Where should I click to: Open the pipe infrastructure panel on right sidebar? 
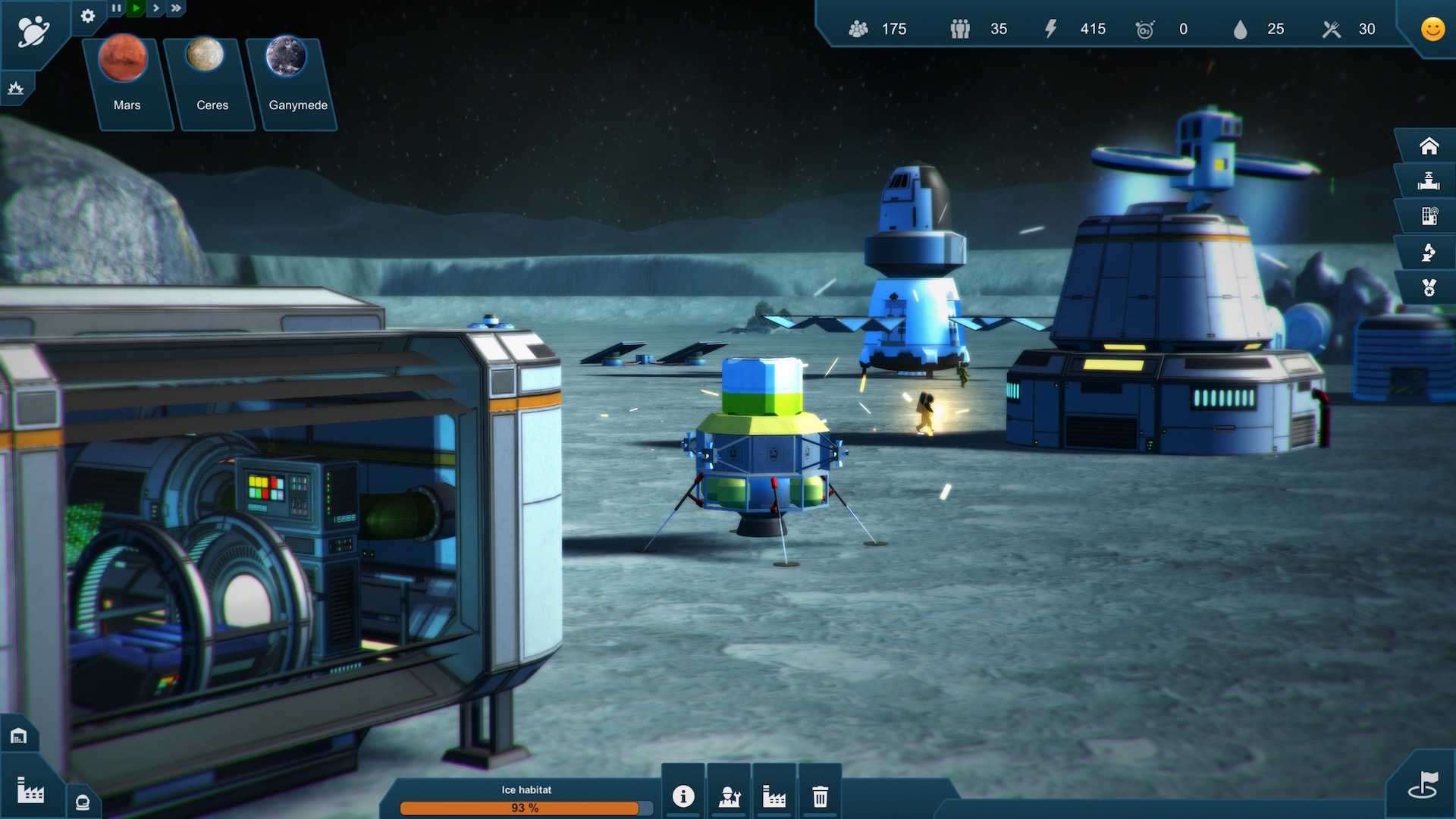[1429, 180]
